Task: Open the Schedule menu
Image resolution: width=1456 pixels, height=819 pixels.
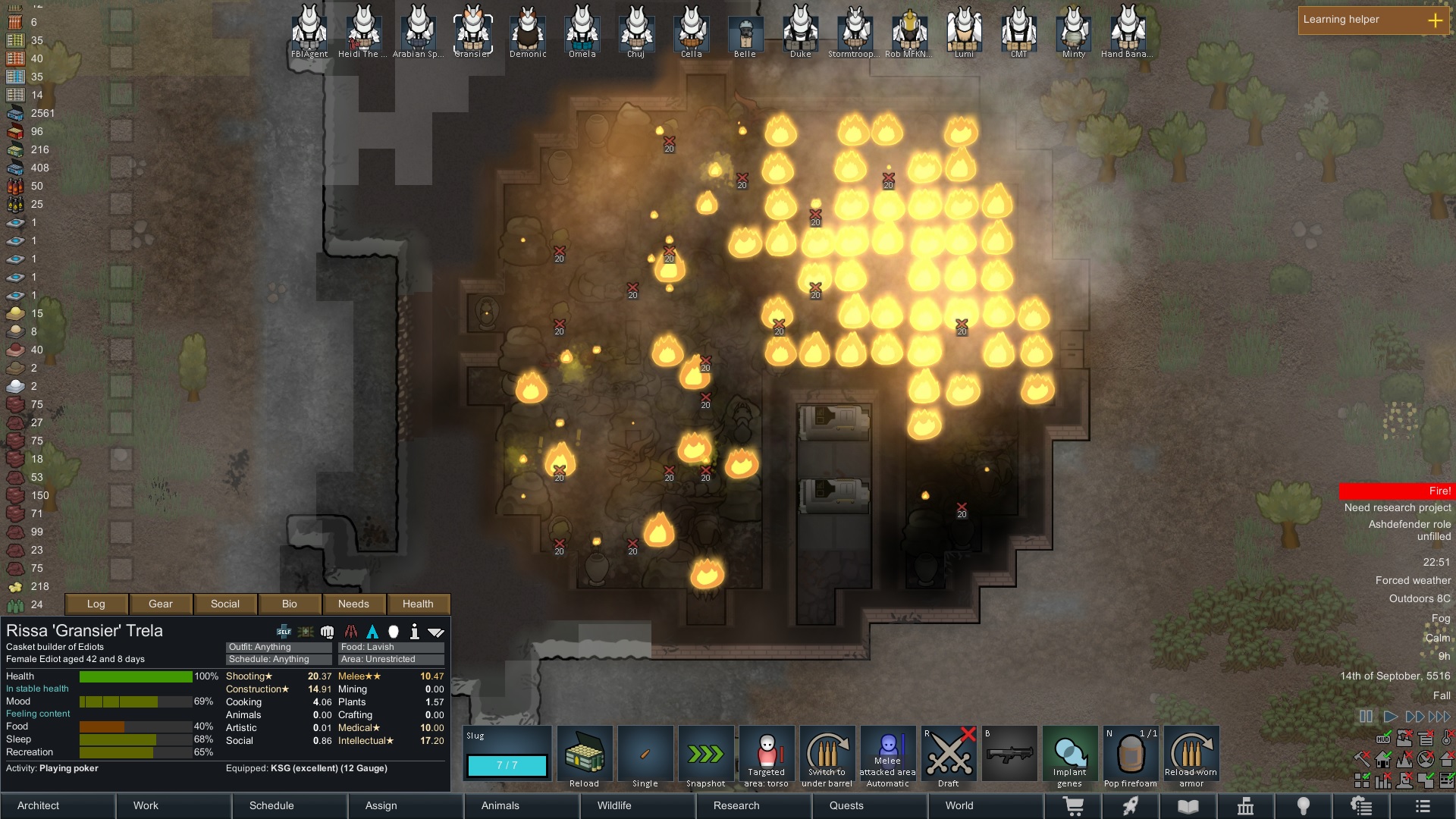Action: click(271, 805)
